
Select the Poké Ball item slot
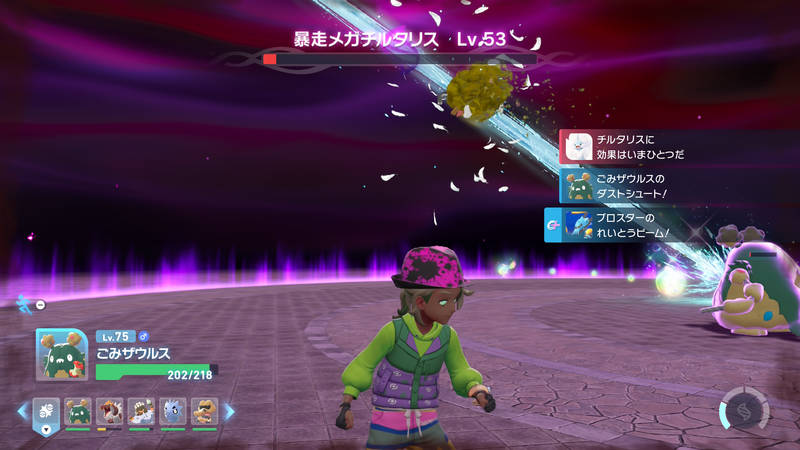click(x=48, y=411)
